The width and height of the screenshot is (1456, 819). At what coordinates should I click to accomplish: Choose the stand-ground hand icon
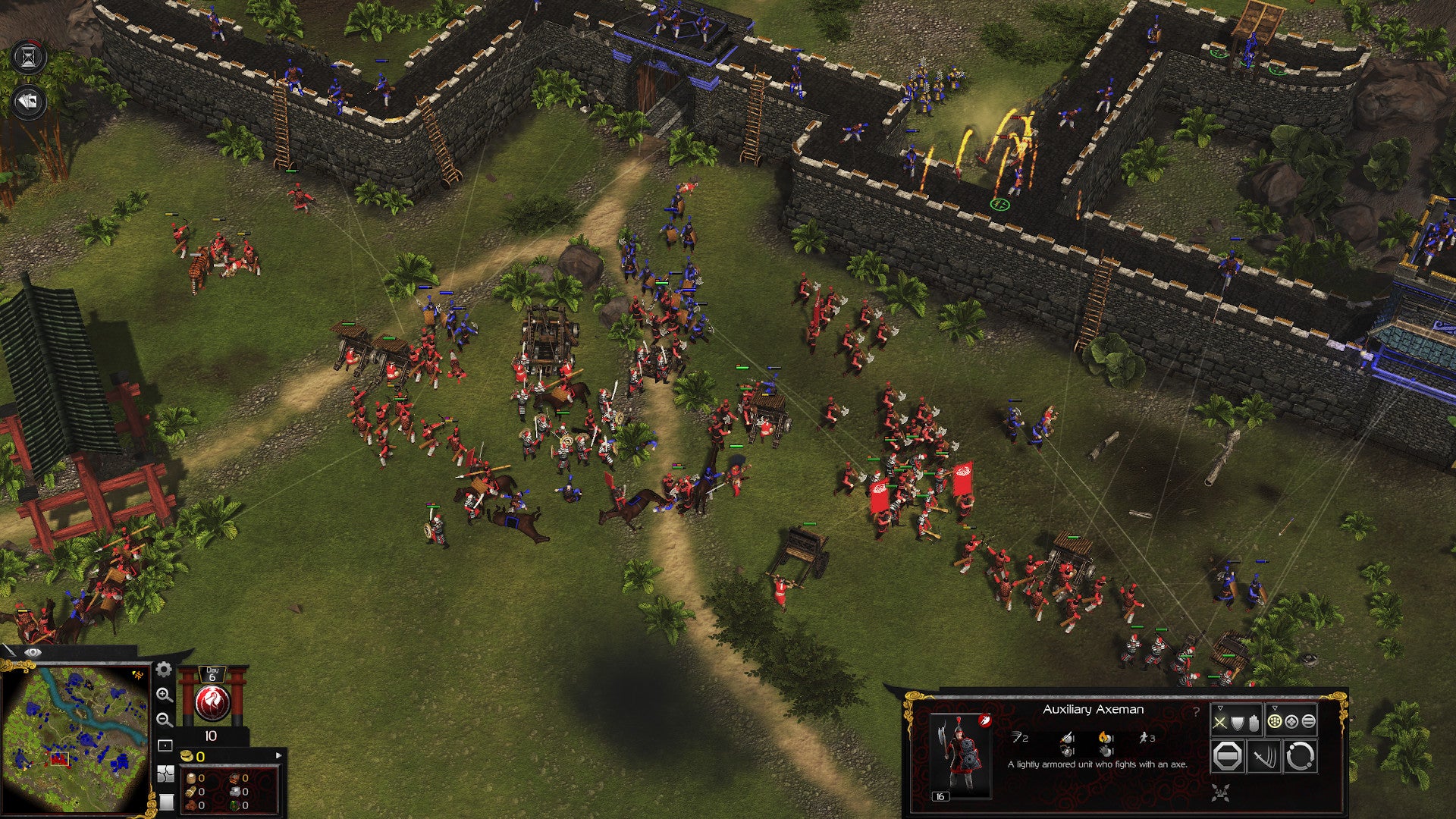(x=1253, y=723)
